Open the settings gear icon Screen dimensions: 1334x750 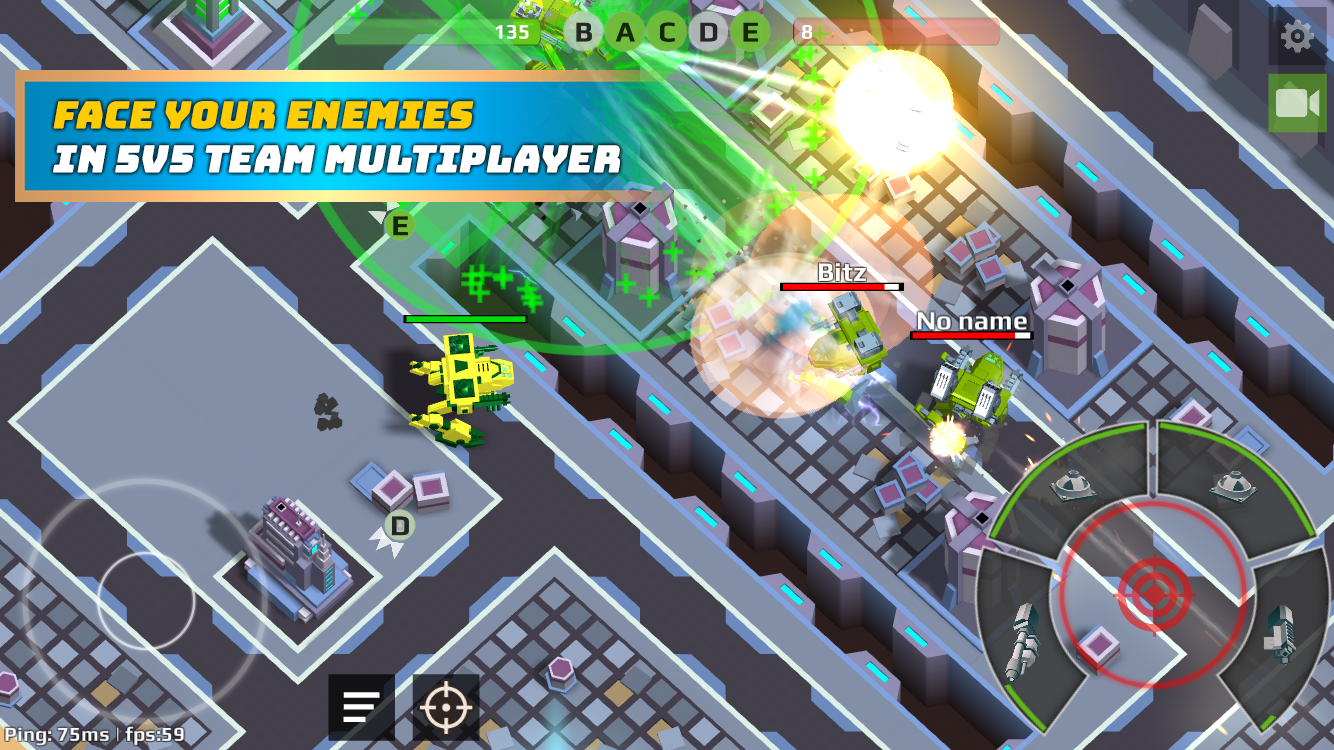[1296, 34]
